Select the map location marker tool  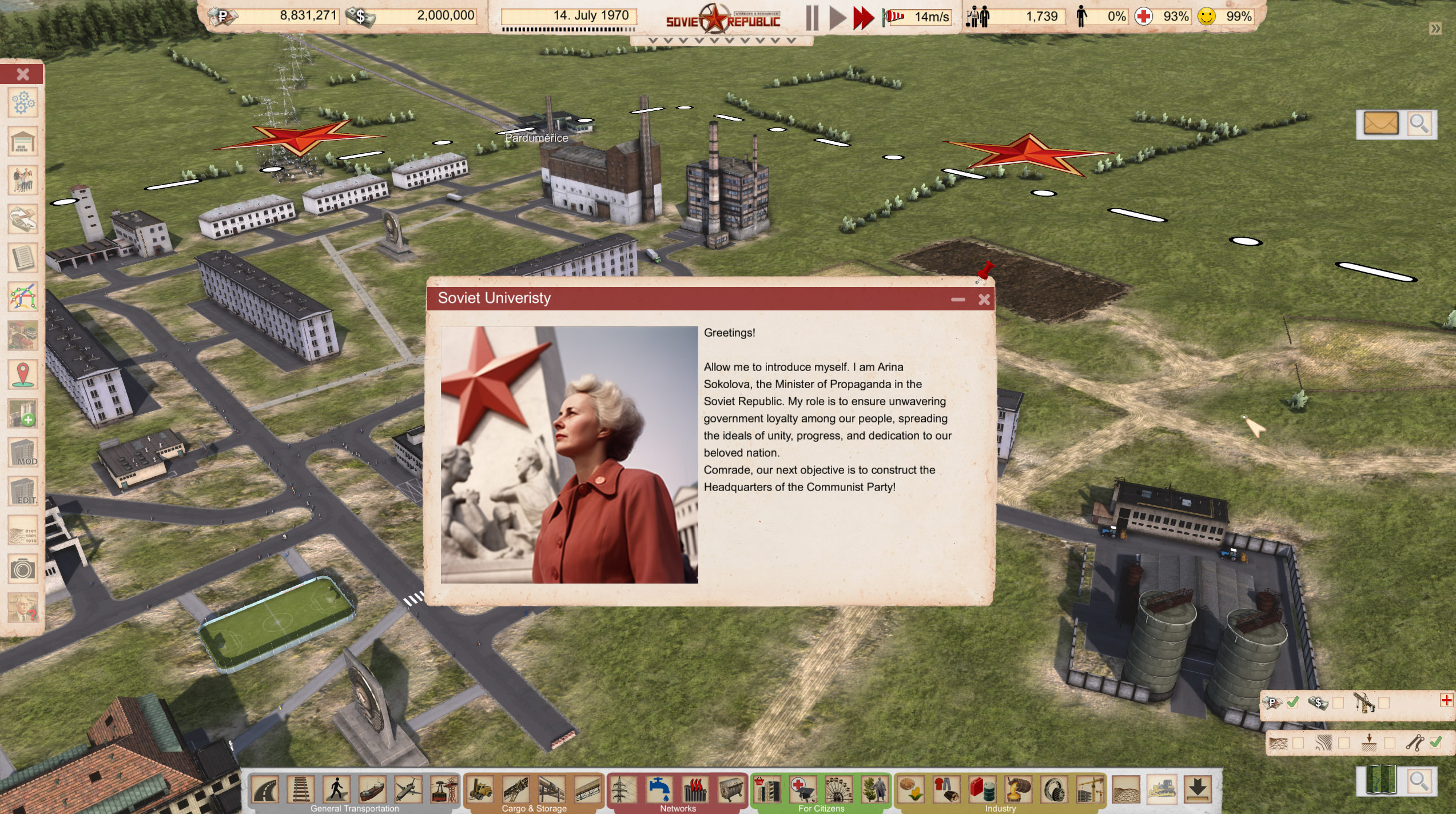coord(23,374)
